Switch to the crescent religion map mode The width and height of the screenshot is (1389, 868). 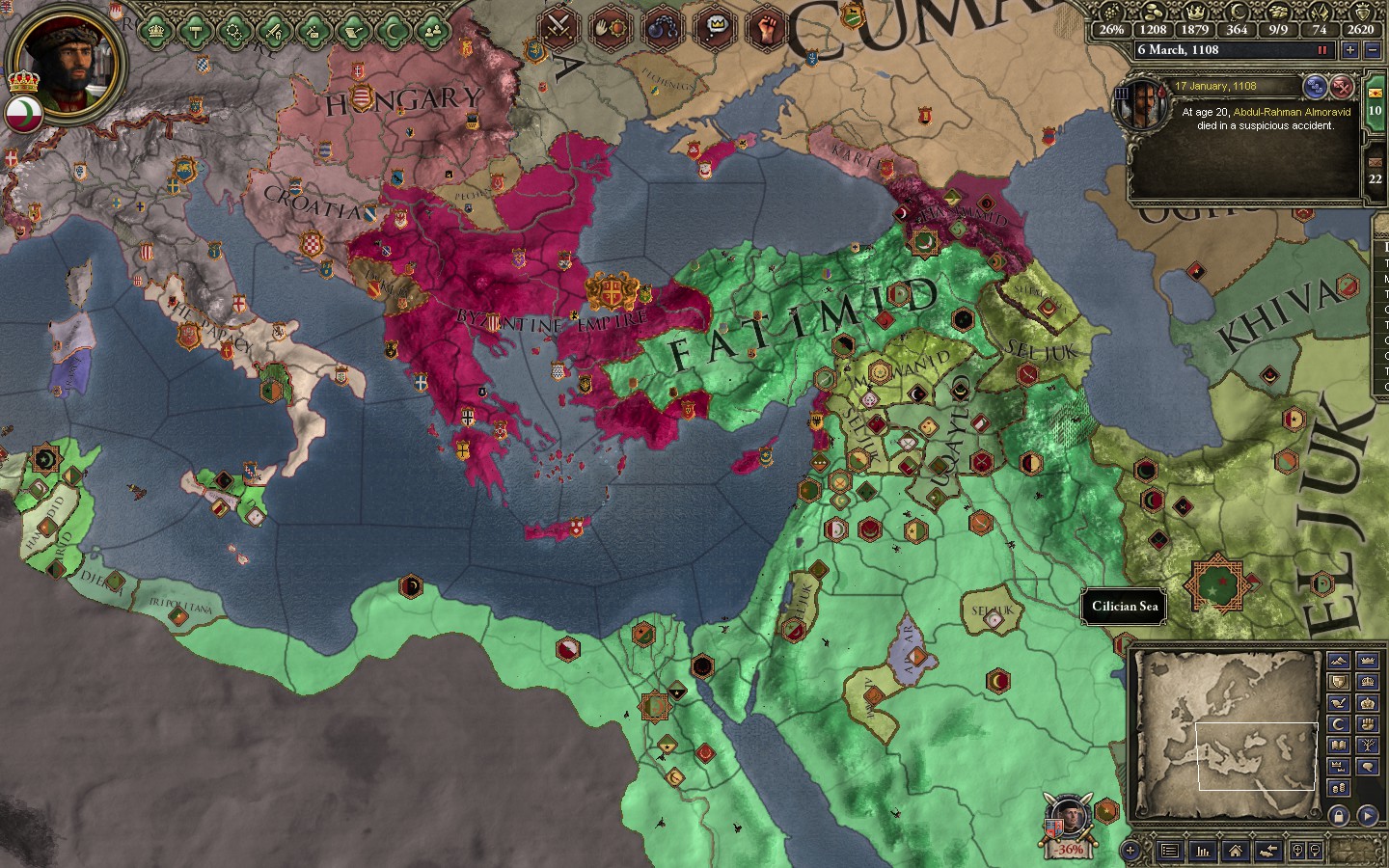(1338, 723)
